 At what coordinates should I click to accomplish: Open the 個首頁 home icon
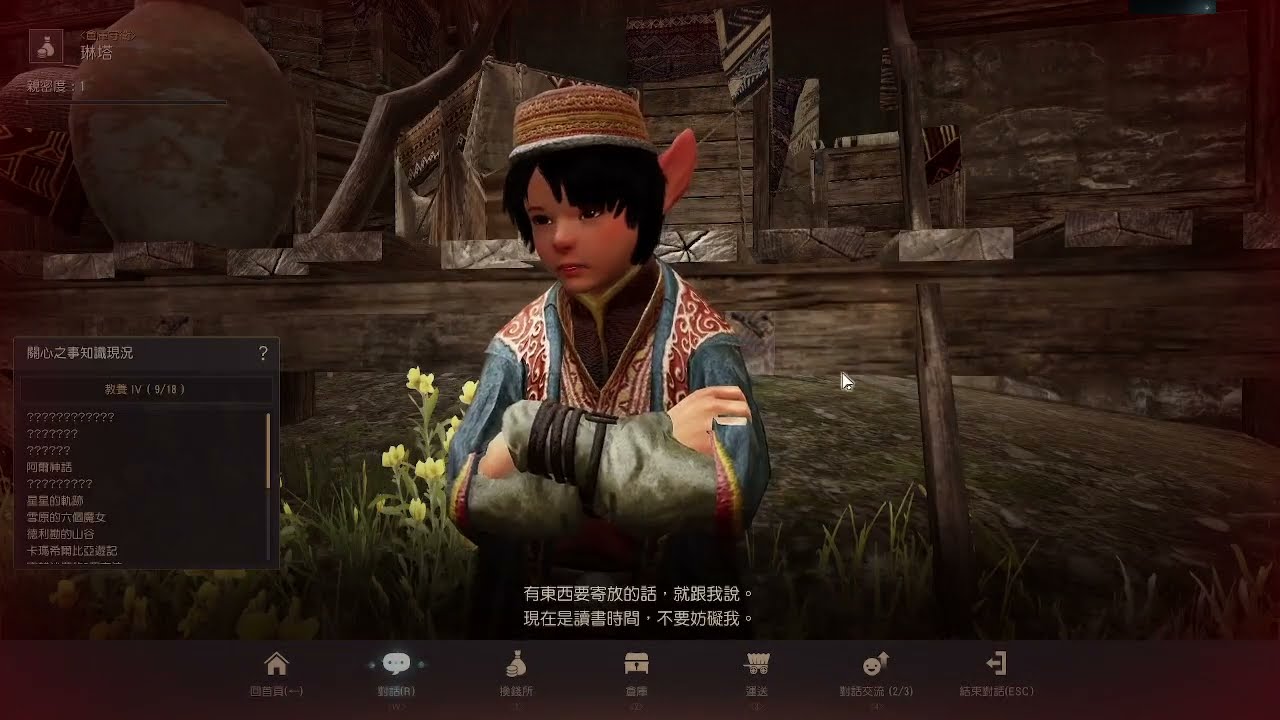point(276,662)
